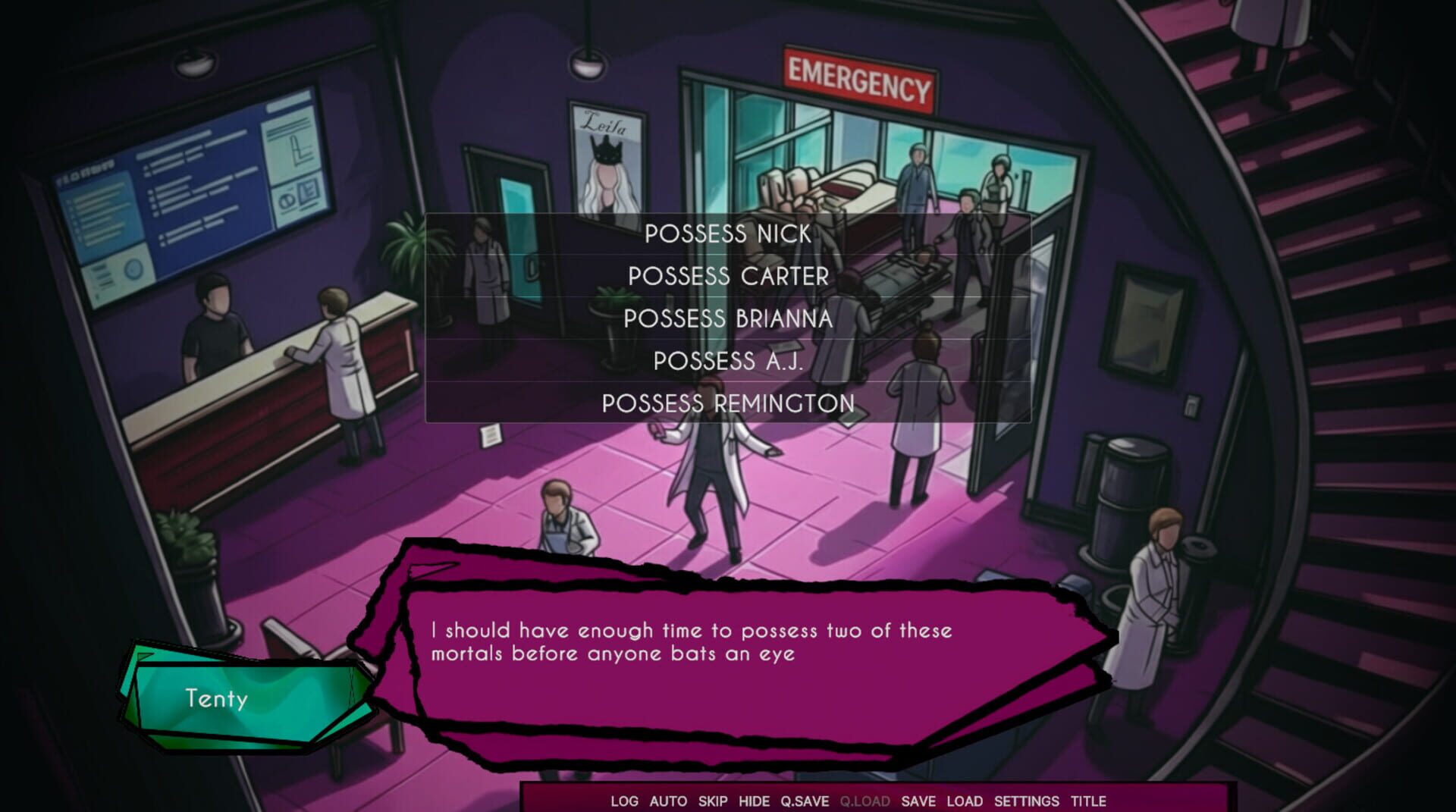Open the LOAD game screen
This screenshot has width=1456, height=812.
coord(965,801)
